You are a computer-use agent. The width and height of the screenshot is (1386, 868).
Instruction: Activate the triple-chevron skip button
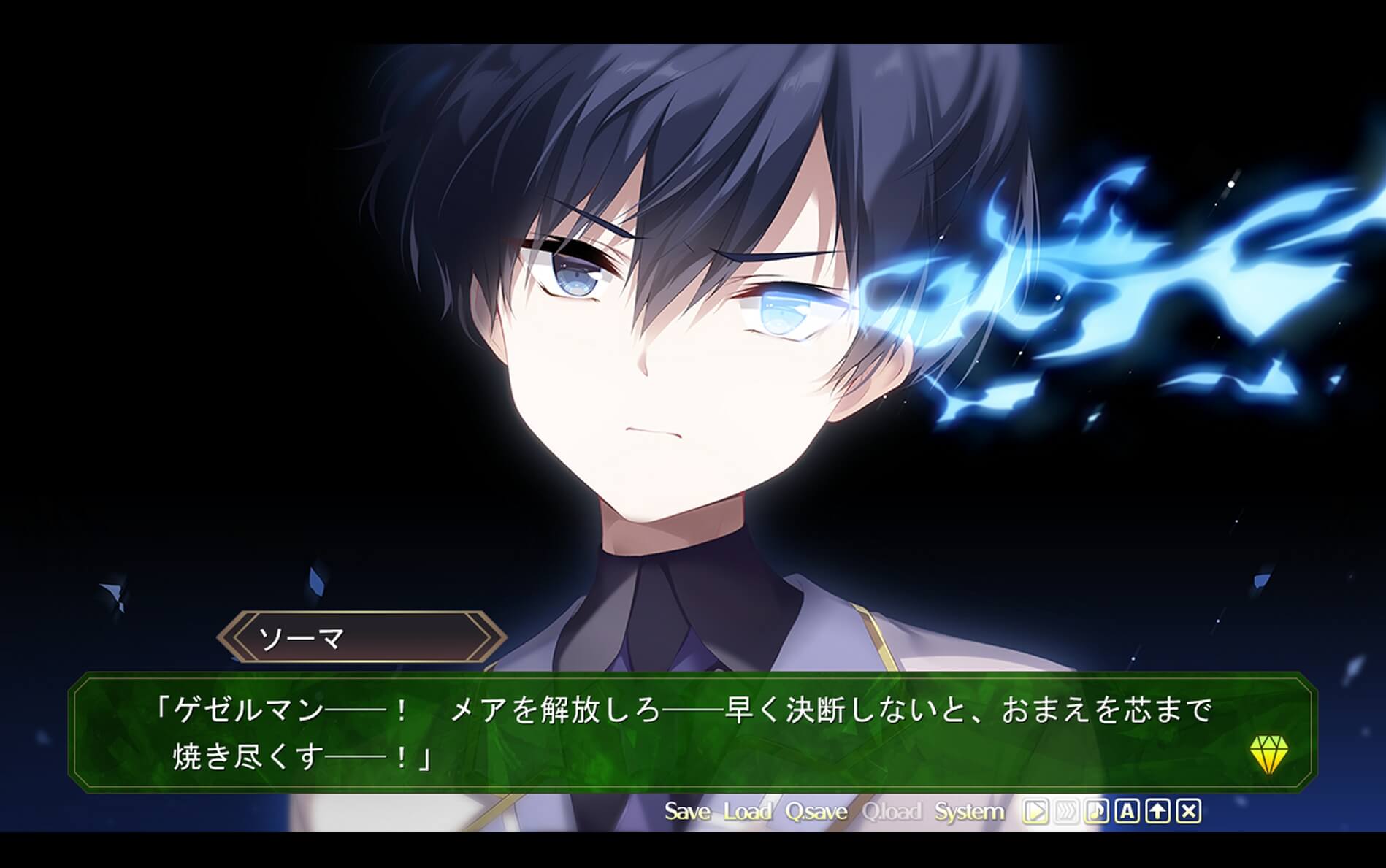tap(1066, 812)
